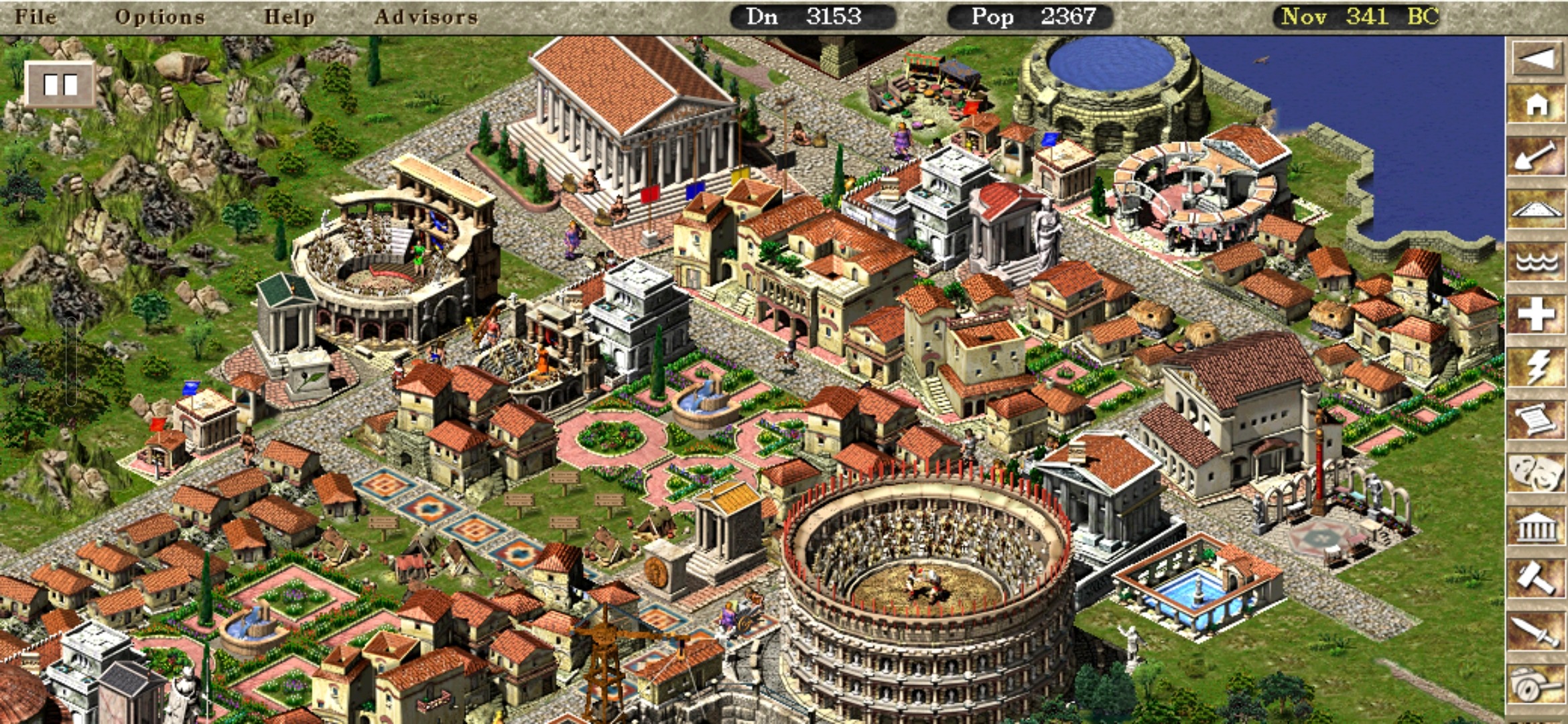Viewport: 1568px width, 724px height.
Task: Open the scroll education build menu
Action: coord(1537,420)
